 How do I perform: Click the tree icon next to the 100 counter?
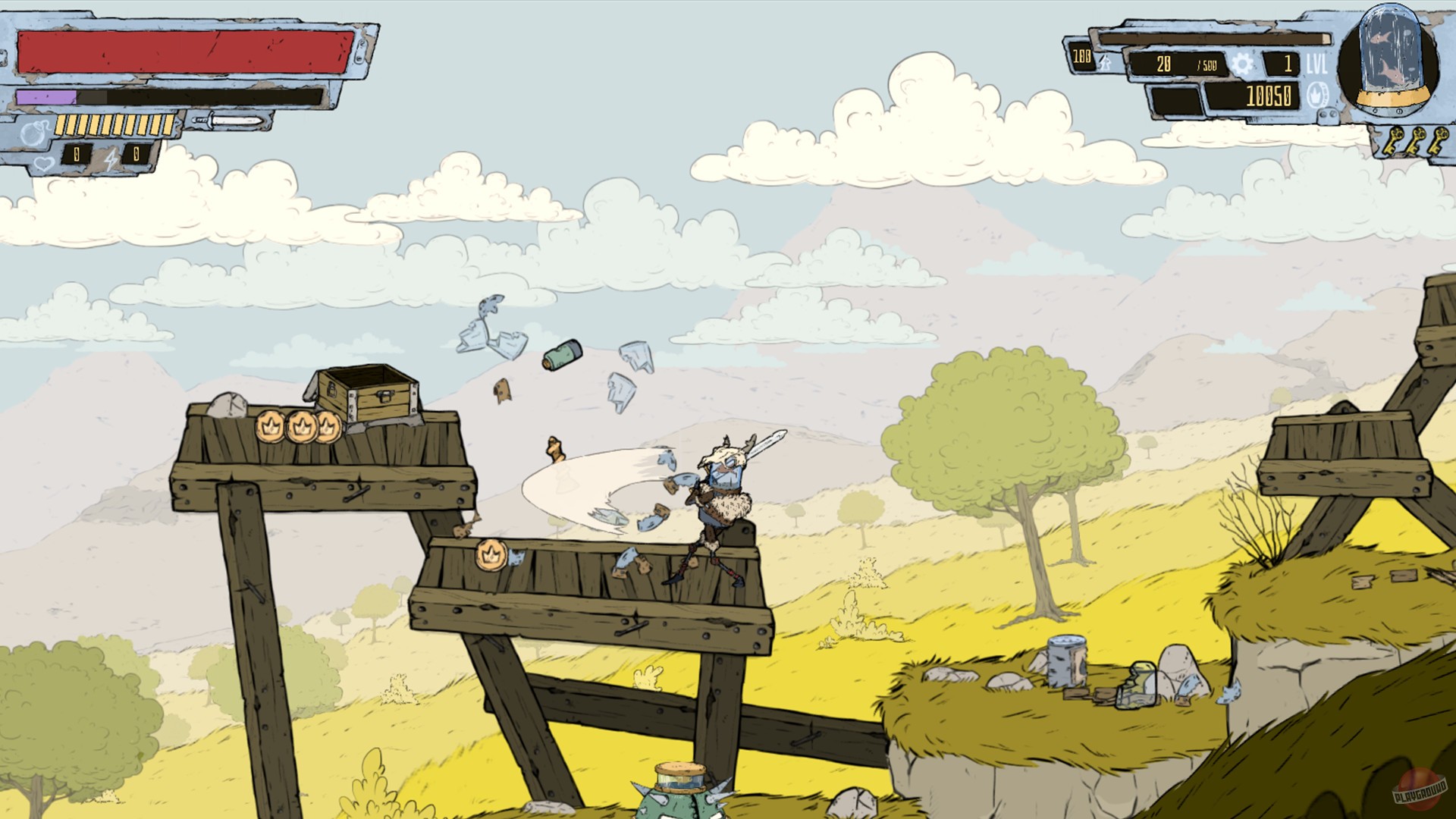1104,64
